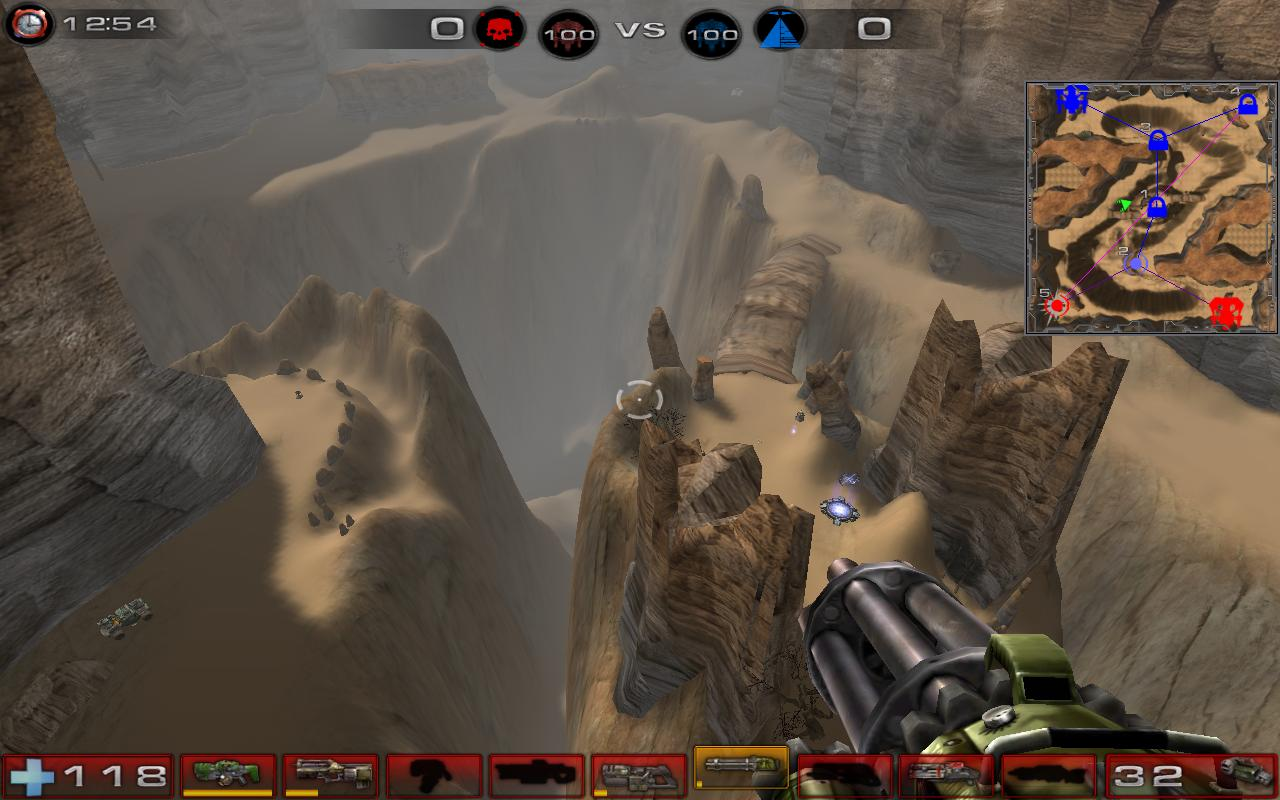Click the neutral node 2 on minimap
The height and width of the screenshot is (800, 1280).
point(1135,263)
